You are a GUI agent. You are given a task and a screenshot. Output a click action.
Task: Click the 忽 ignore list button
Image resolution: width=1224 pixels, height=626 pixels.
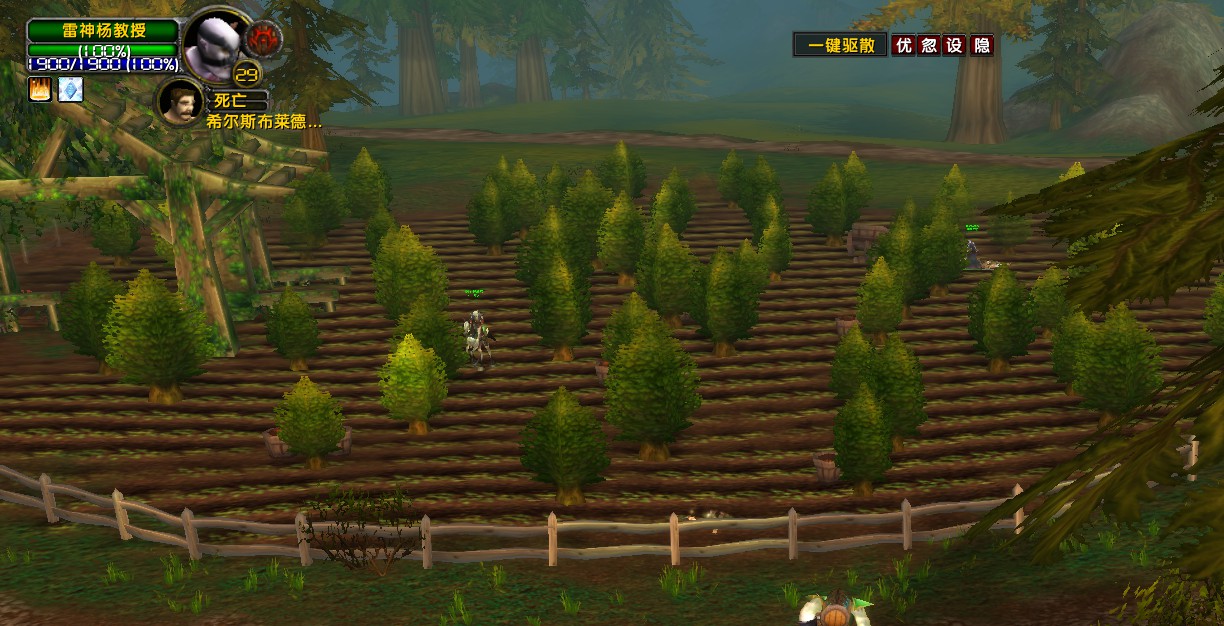(x=930, y=45)
